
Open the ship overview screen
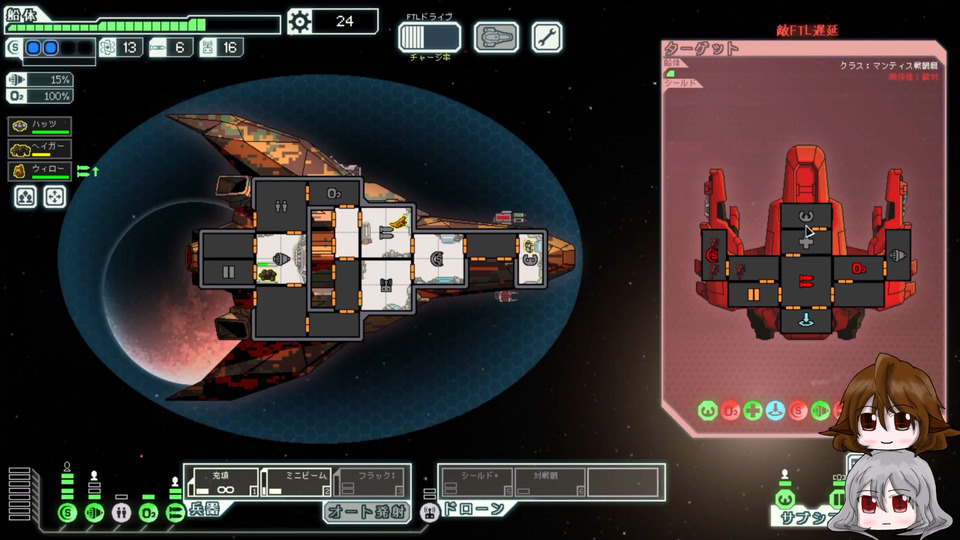(x=496, y=37)
